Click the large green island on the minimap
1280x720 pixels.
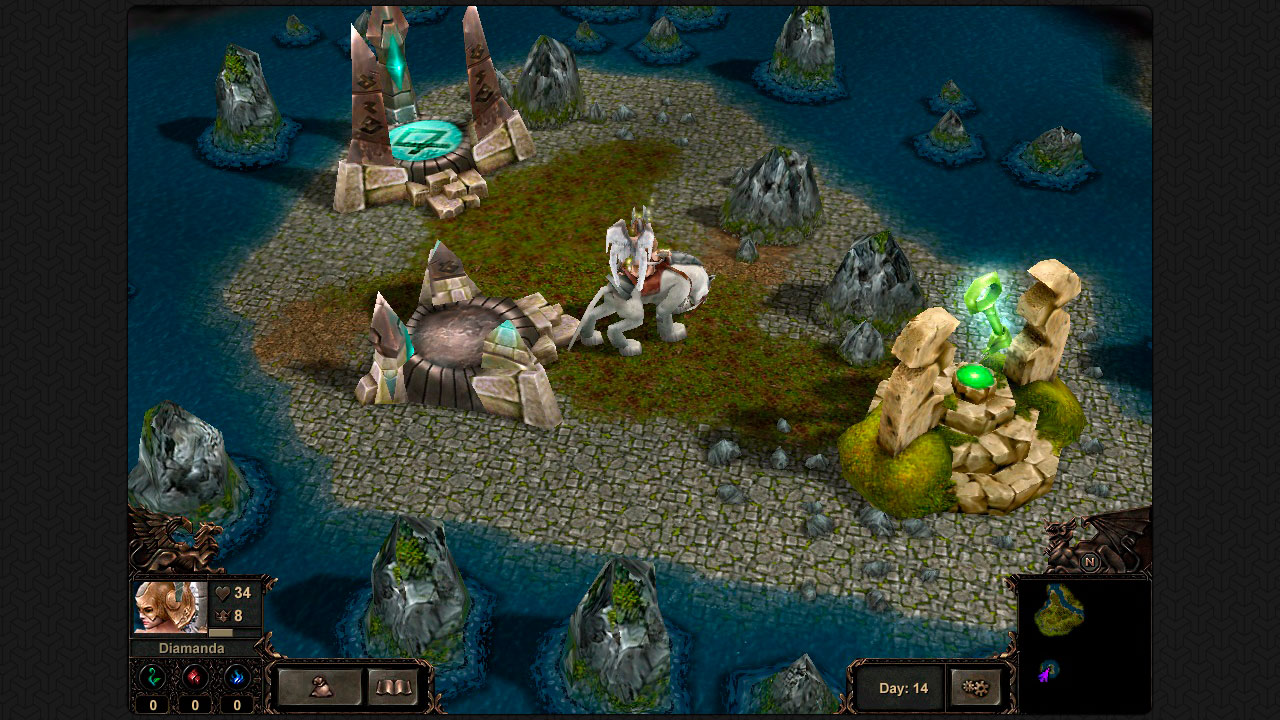coord(1058,610)
